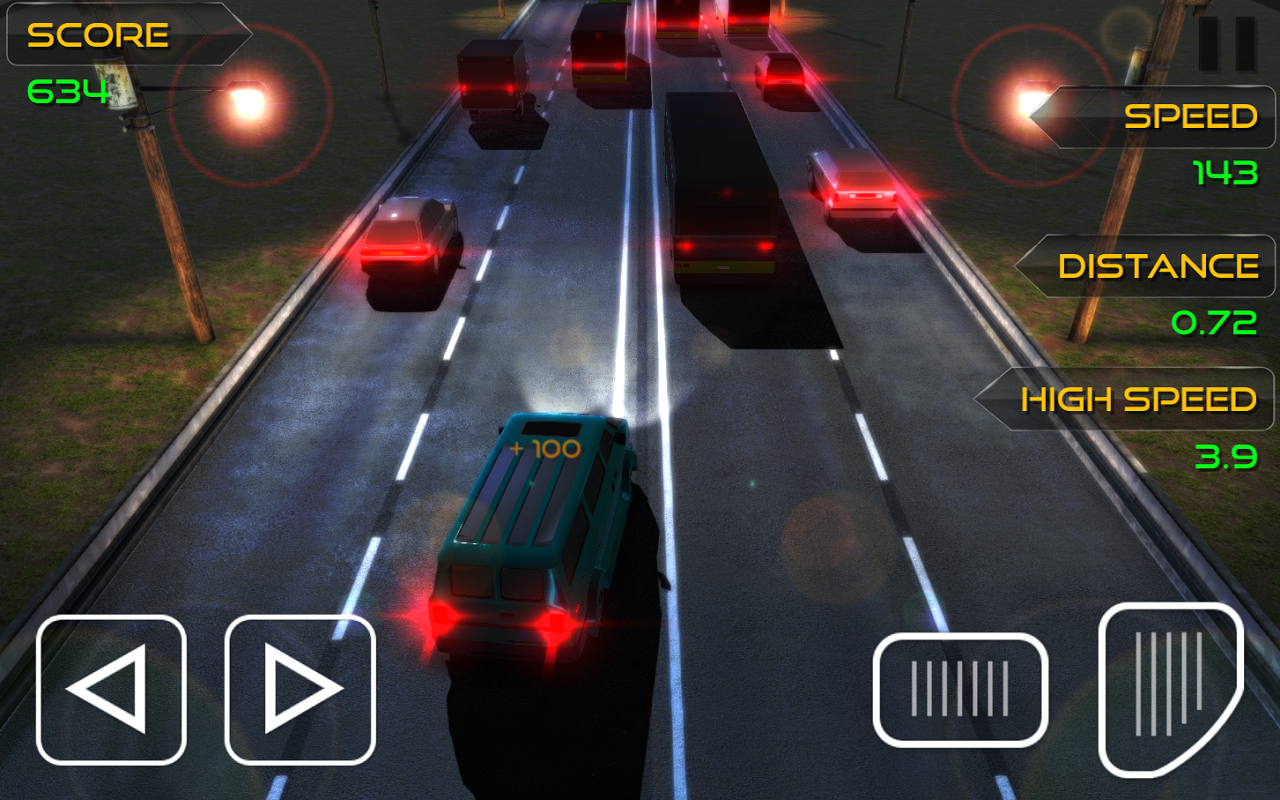Toggle the right steering control

pyautogui.click(x=298, y=689)
